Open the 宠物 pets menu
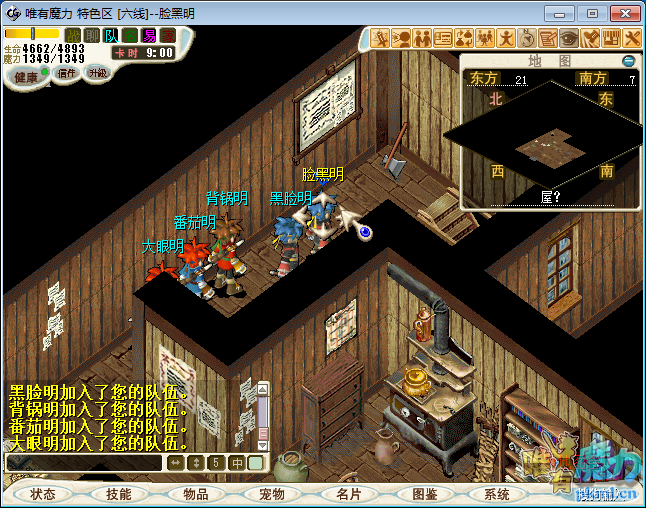The width and height of the screenshot is (646, 508). [x=271, y=494]
